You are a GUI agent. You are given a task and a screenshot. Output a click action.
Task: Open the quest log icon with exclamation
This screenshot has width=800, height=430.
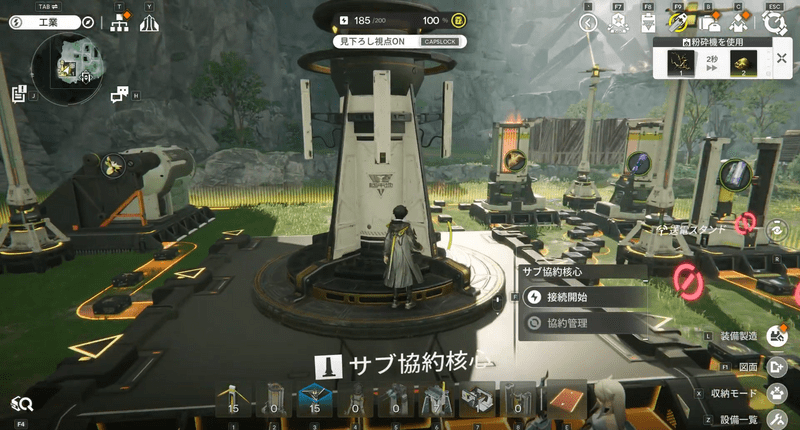(x=19, y=94)
